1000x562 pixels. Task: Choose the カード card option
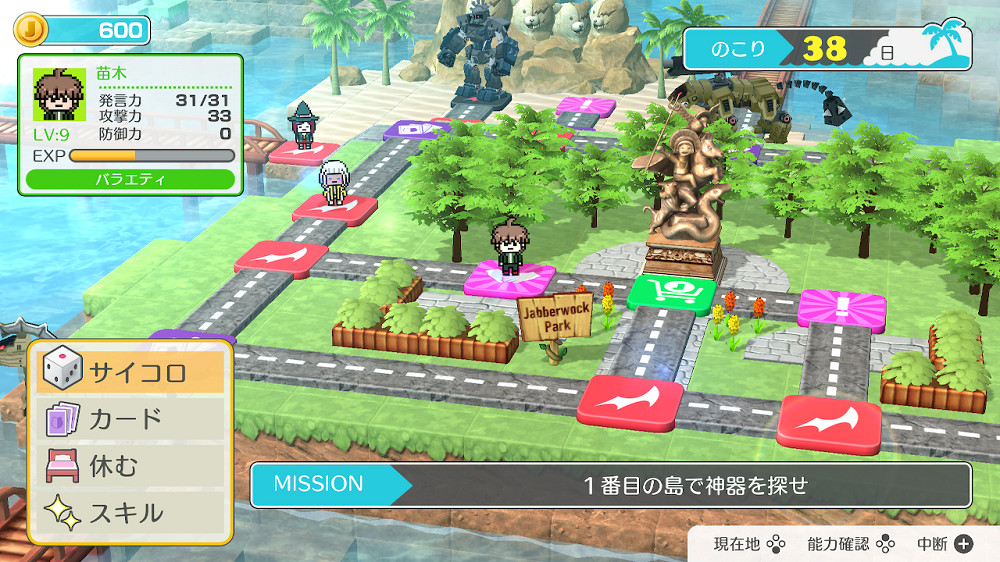(x=130, y=418)
